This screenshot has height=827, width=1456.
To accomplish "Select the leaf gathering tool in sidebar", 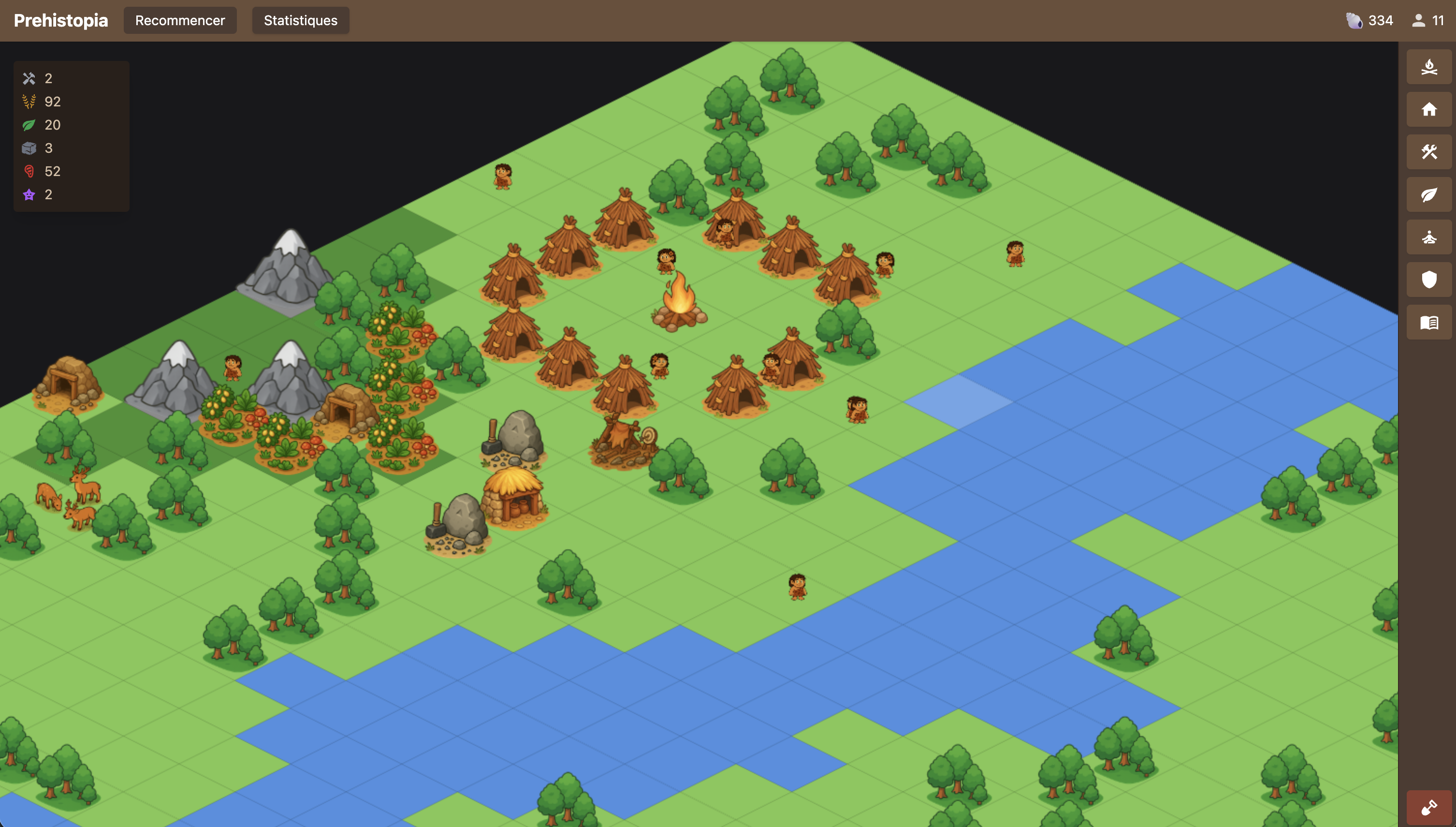I will pos(1429,194).
